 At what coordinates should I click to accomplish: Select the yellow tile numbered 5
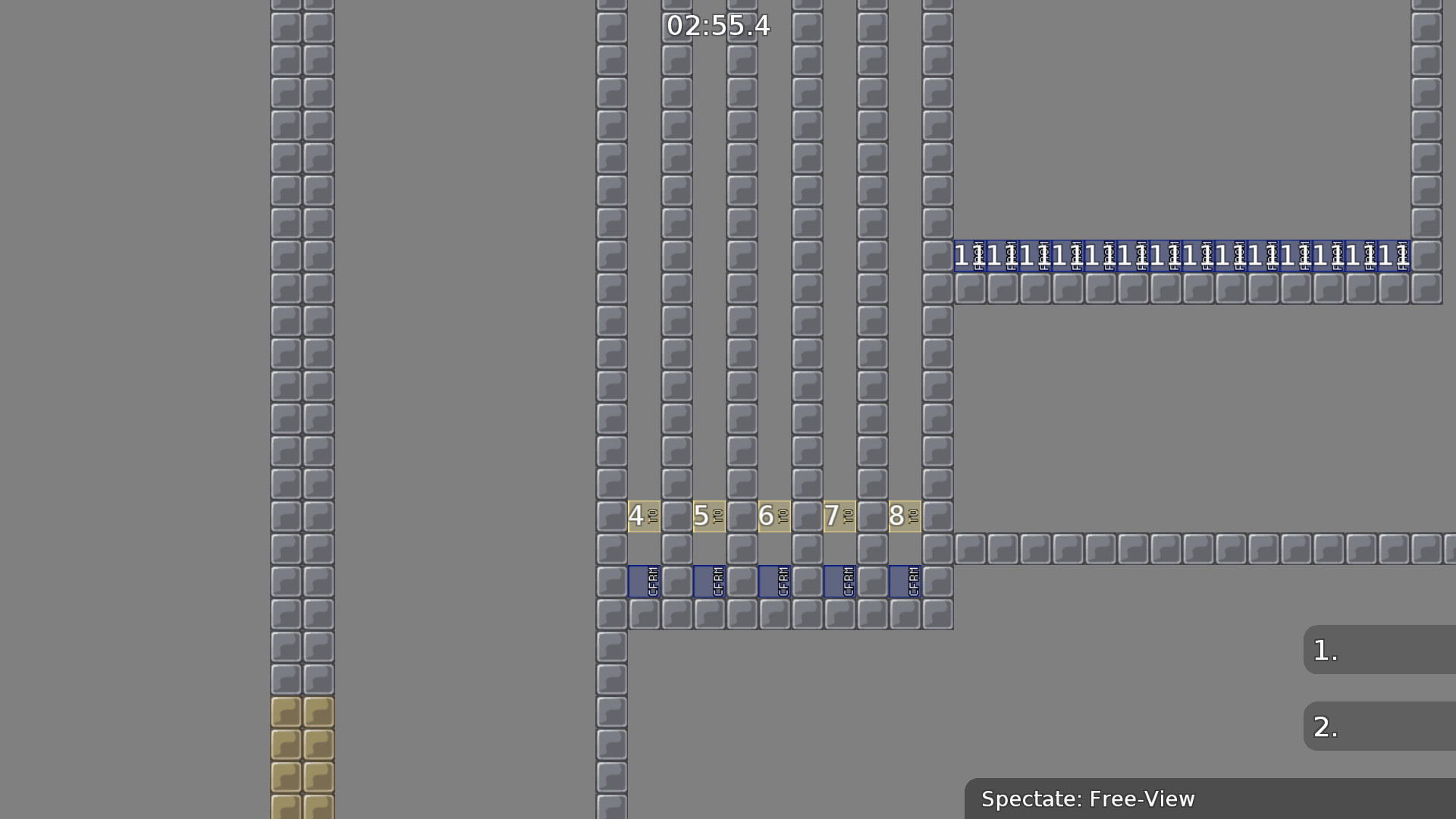pos(708,515)
